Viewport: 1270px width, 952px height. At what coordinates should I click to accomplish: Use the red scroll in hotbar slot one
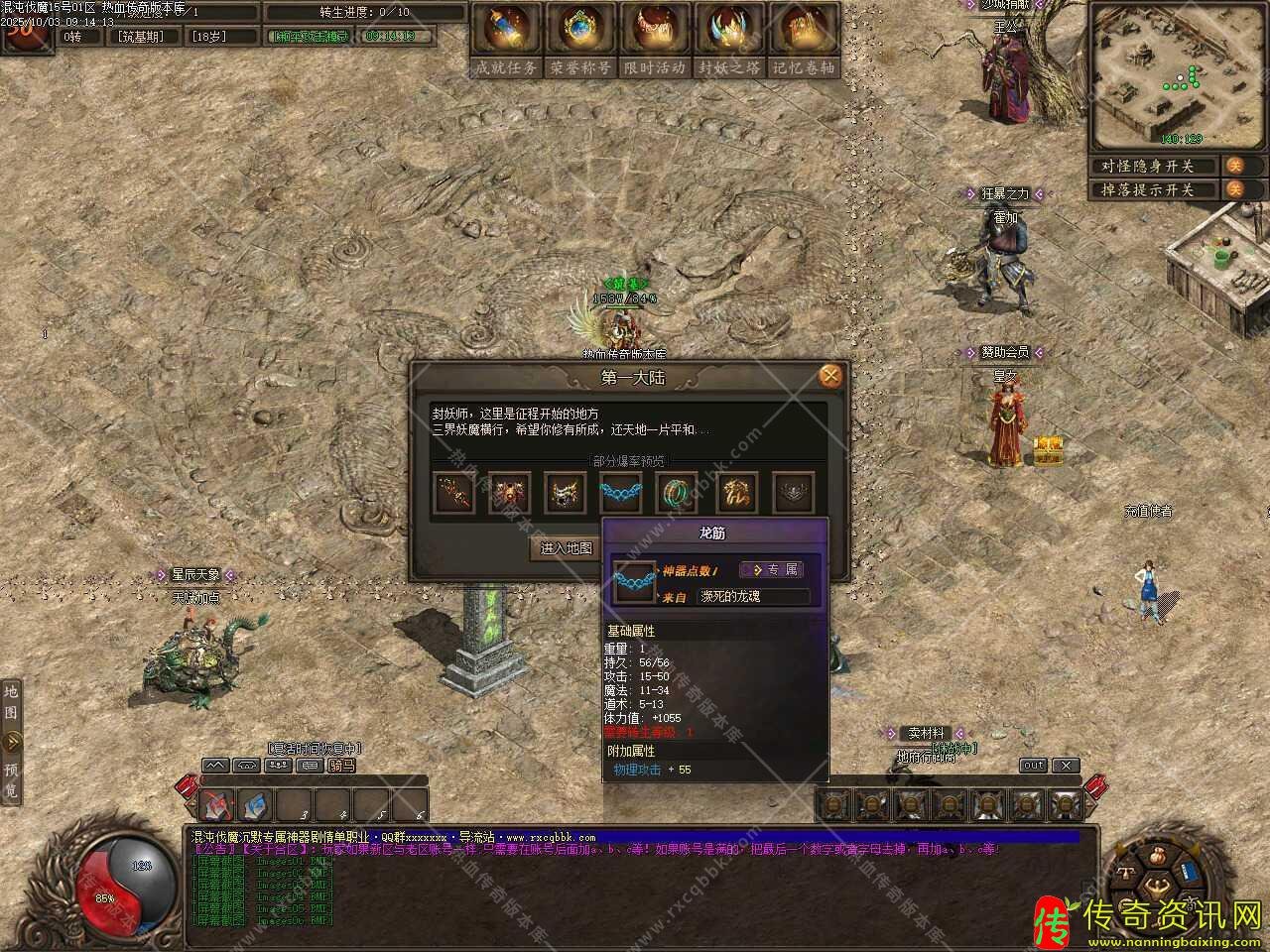pos(218,805)
